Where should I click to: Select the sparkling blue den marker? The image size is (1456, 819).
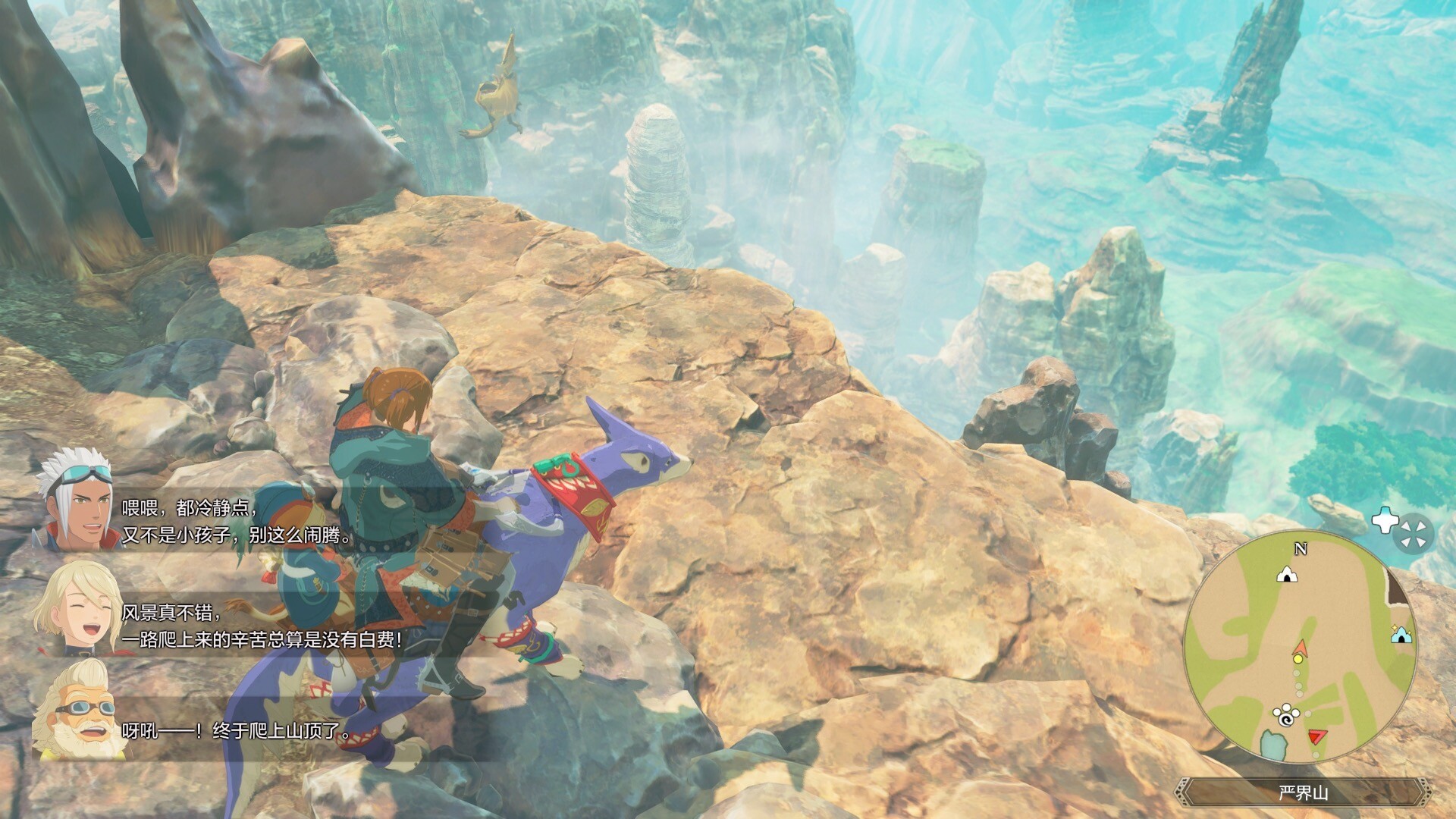tap(1401, 634)
